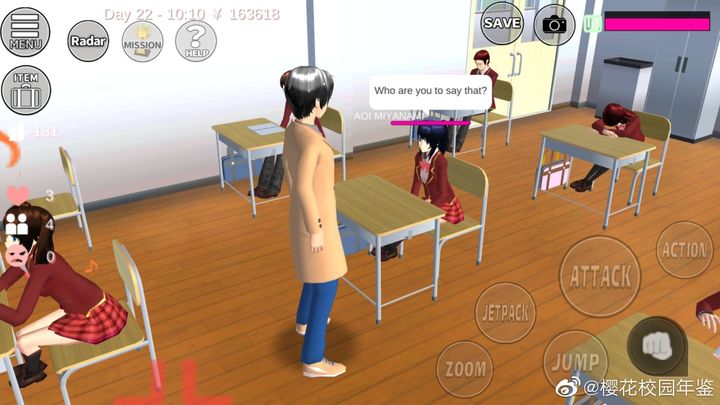This screenshot has width=720, height=405.
Task: Tap the ATTACK button
Action: click(600, 276)
